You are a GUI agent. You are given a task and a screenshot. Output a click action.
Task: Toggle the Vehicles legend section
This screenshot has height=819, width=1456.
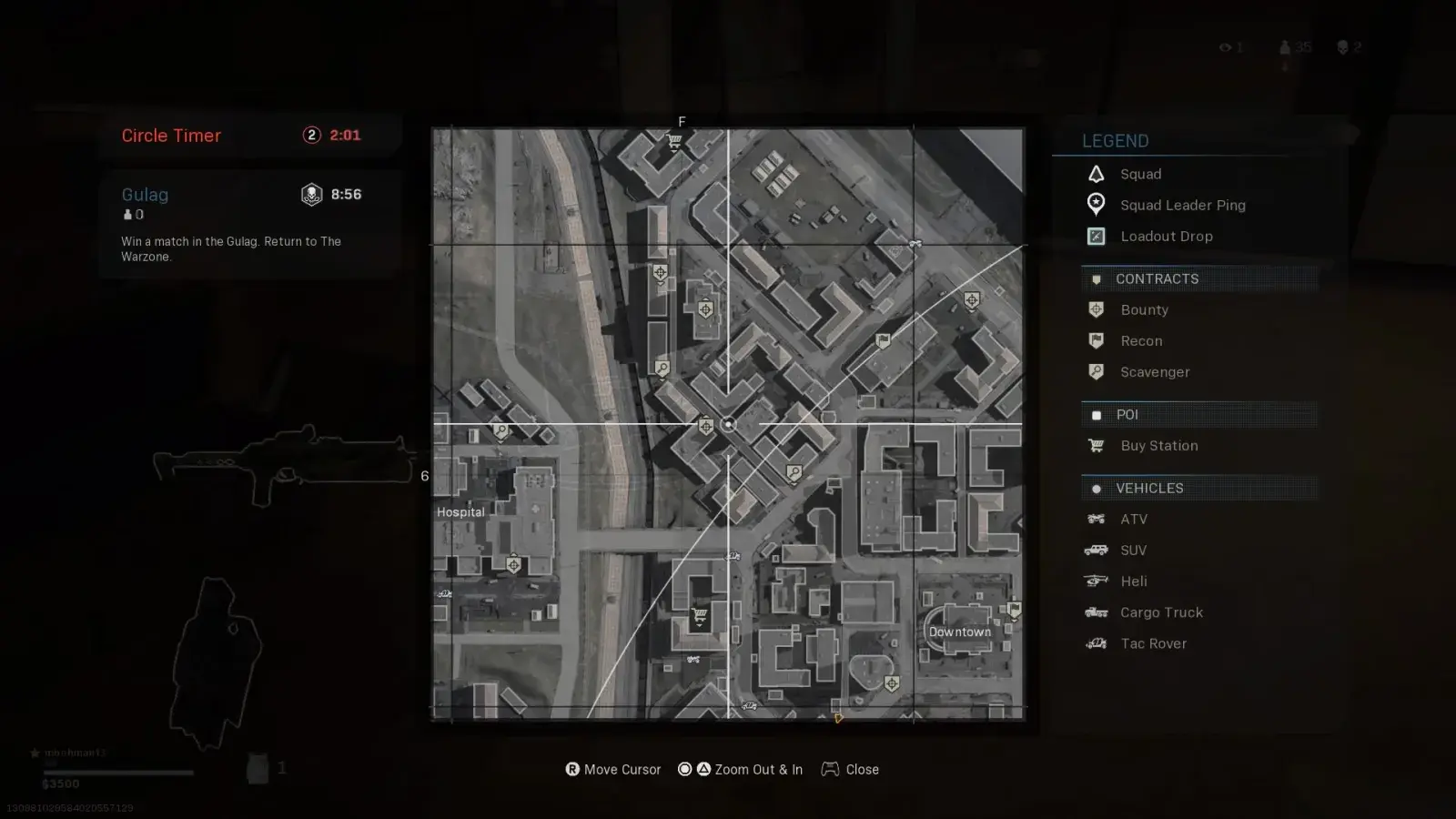pos(1149,488)
